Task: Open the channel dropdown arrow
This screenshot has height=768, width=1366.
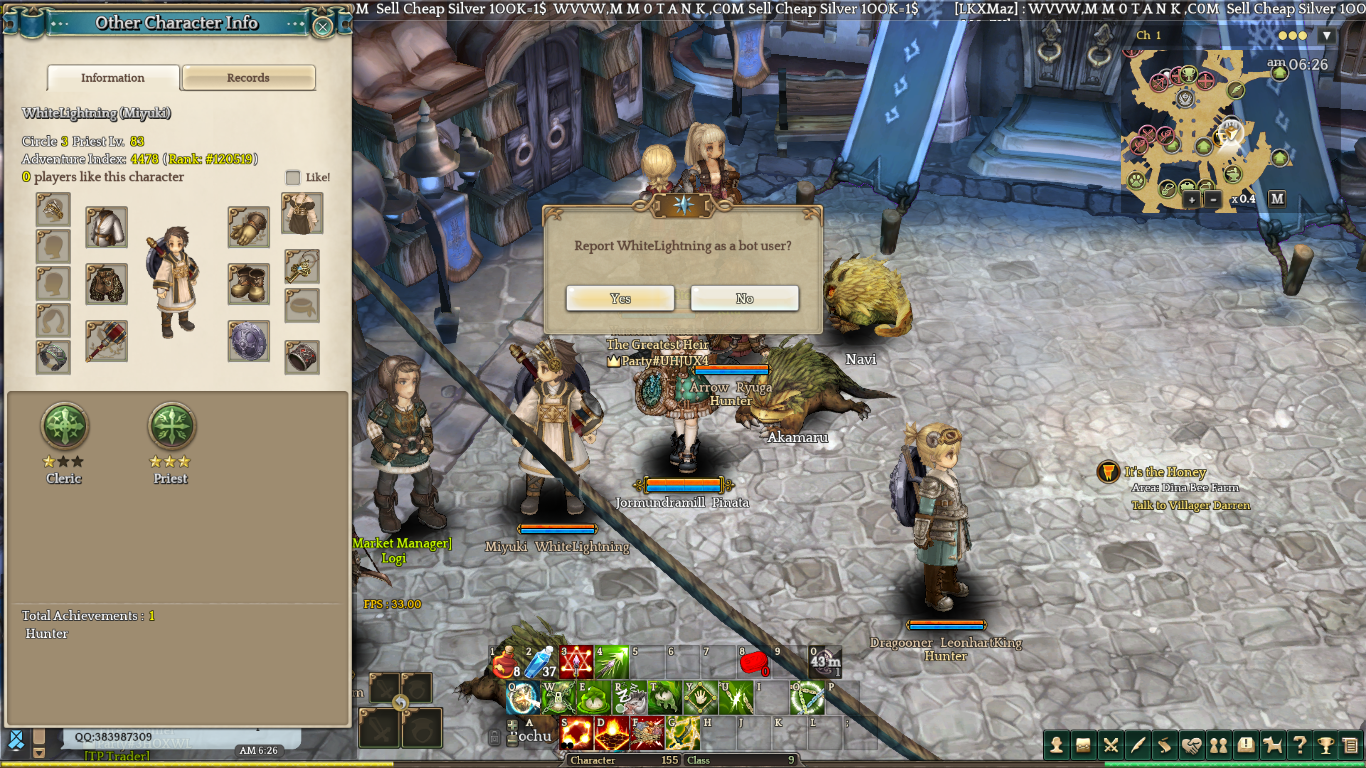Action: pos(1327,36)
